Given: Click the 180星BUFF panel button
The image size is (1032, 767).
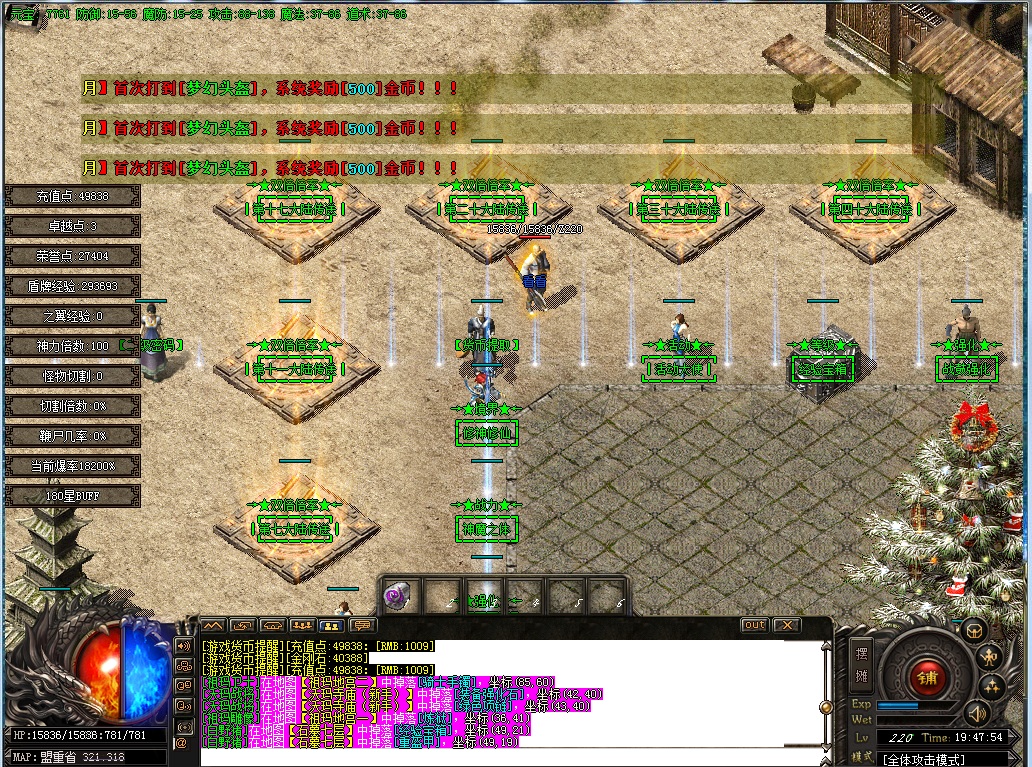Looking at the screenshot, I should click(x=72, y=496).
